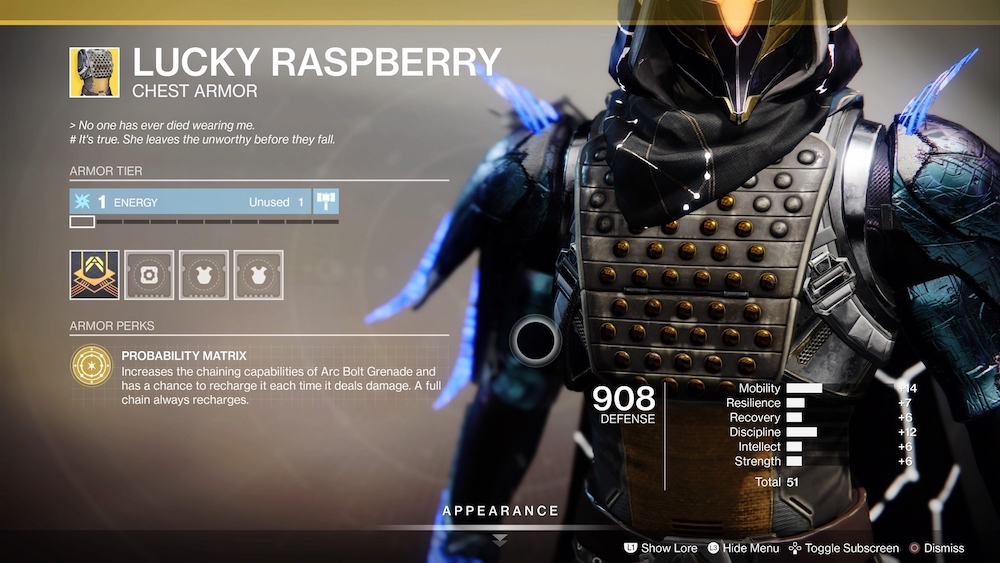Select the Probability Matrix perk icon
The width and height of the screenshot is (1000, 563).
pos(91,366)
